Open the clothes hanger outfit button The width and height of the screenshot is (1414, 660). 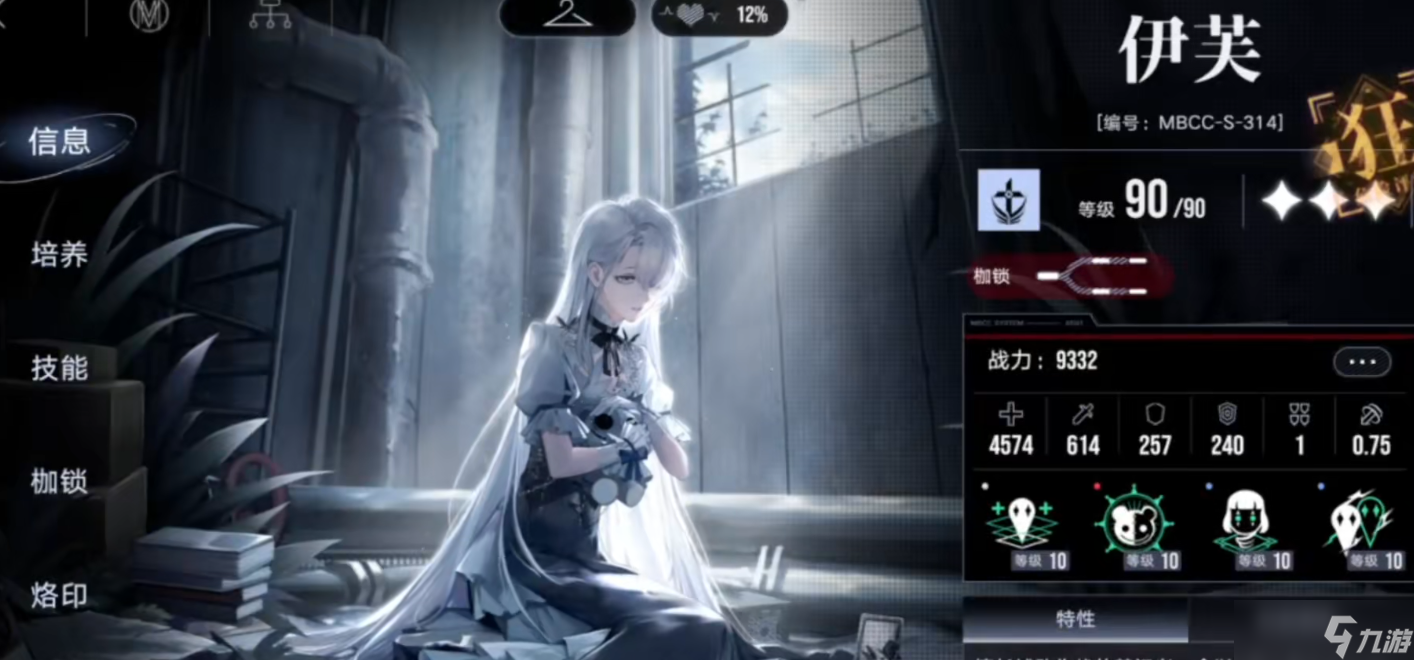pyautogui.click(x=567, y=15)
